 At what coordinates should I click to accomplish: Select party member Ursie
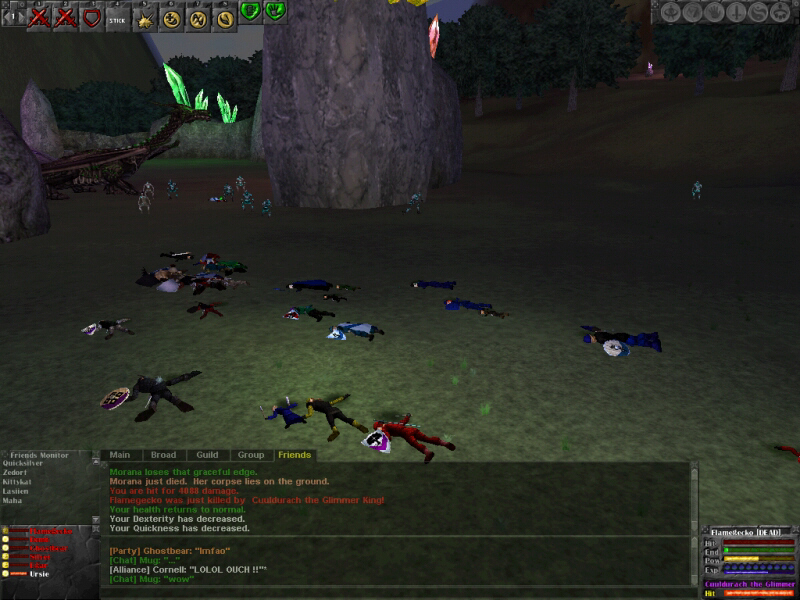[x=41, y=574]
